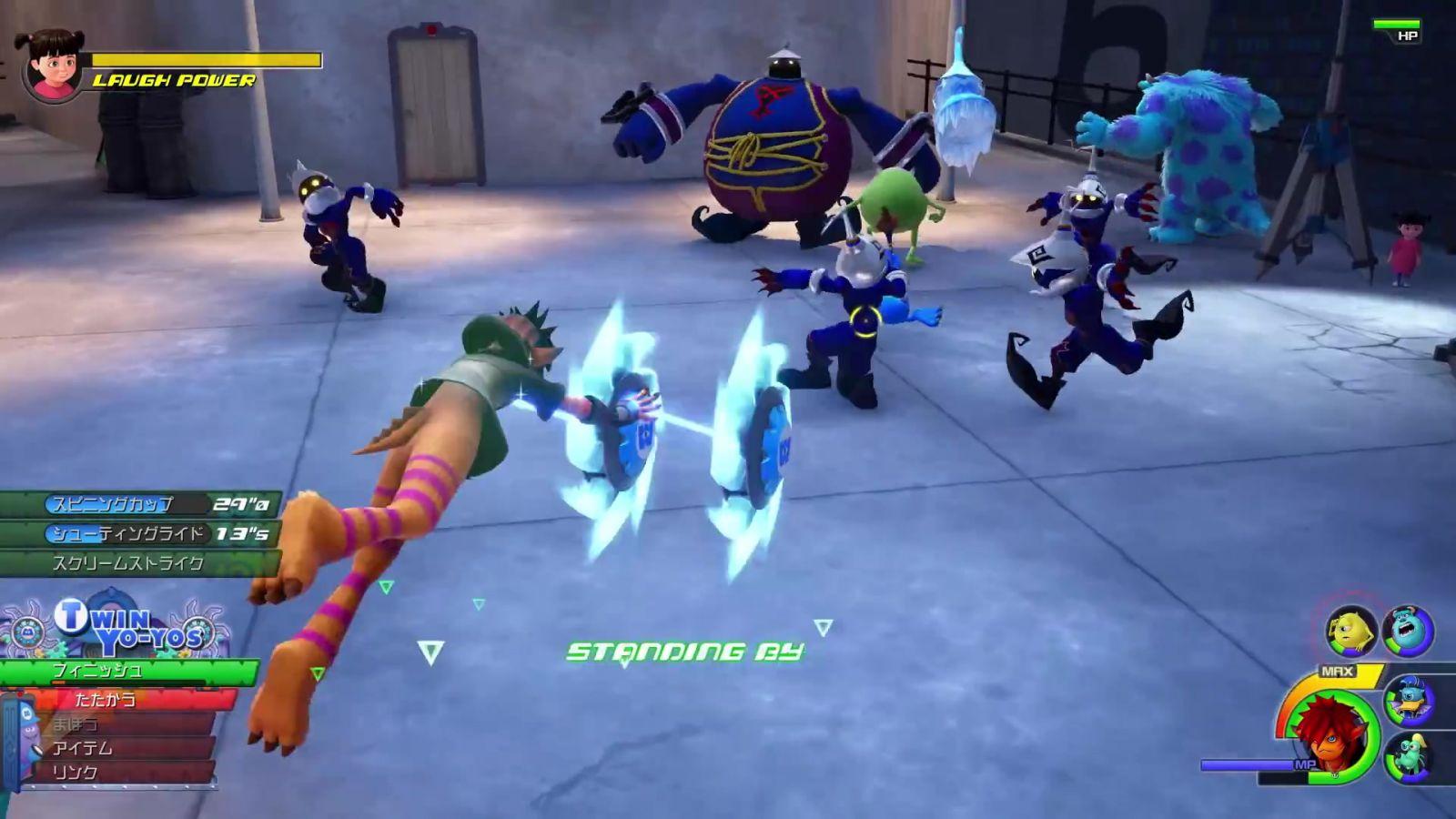Select Sulley's party portrait
Image resolution: width=1456 pixels, height=819 pixels.
(x=1408, y=630)
